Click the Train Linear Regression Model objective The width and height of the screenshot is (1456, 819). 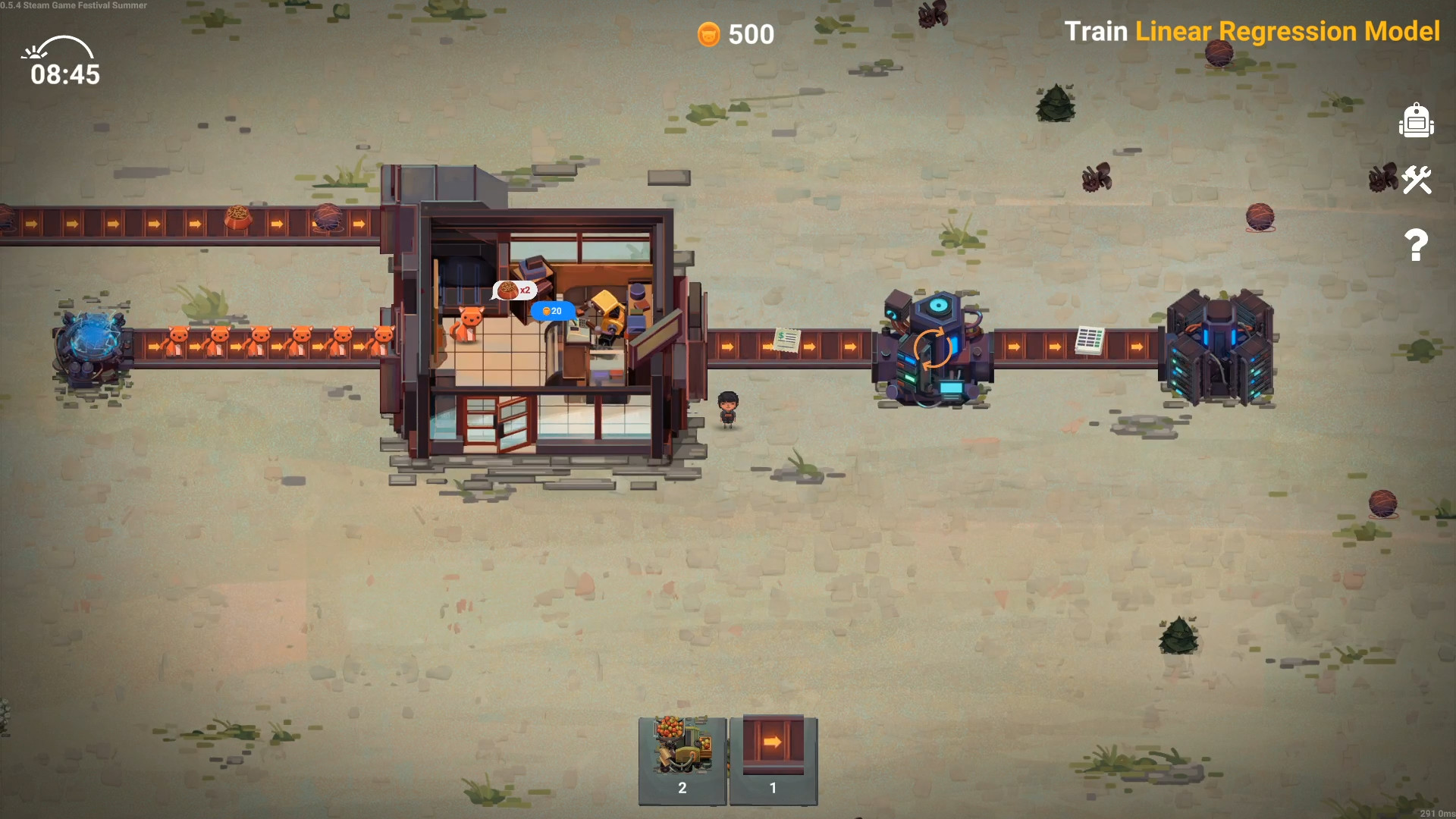click(1251, 31)
